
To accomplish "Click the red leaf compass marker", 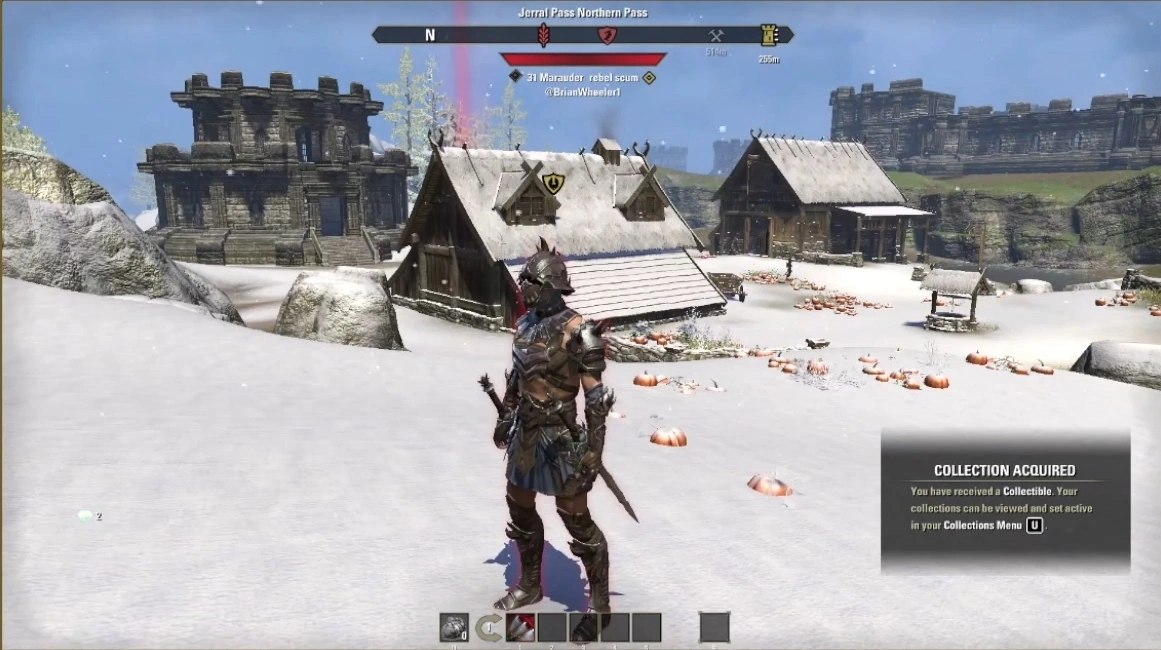I will tap(544, 36).
